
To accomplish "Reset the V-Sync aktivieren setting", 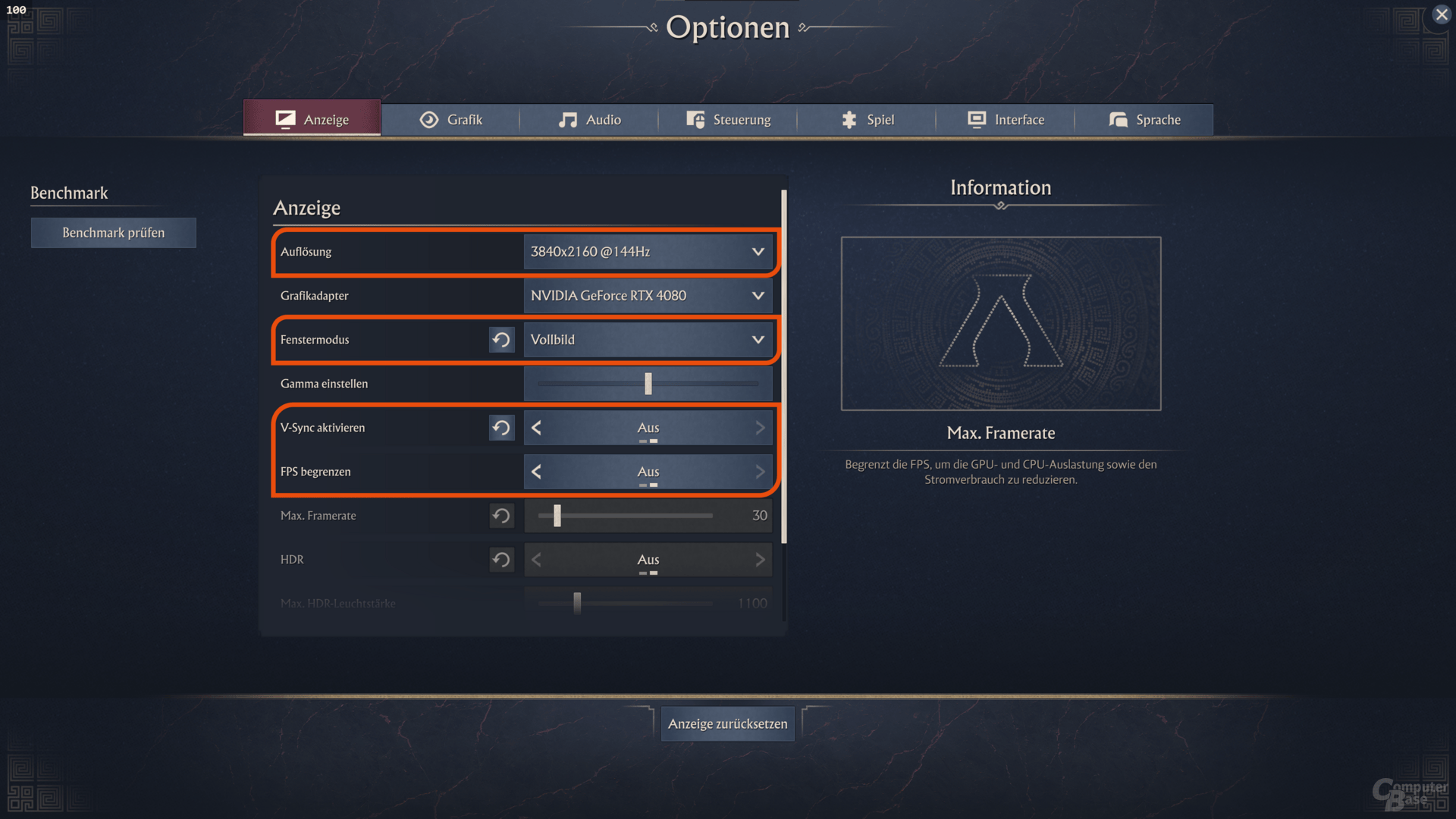I will (x=501, y=428).
